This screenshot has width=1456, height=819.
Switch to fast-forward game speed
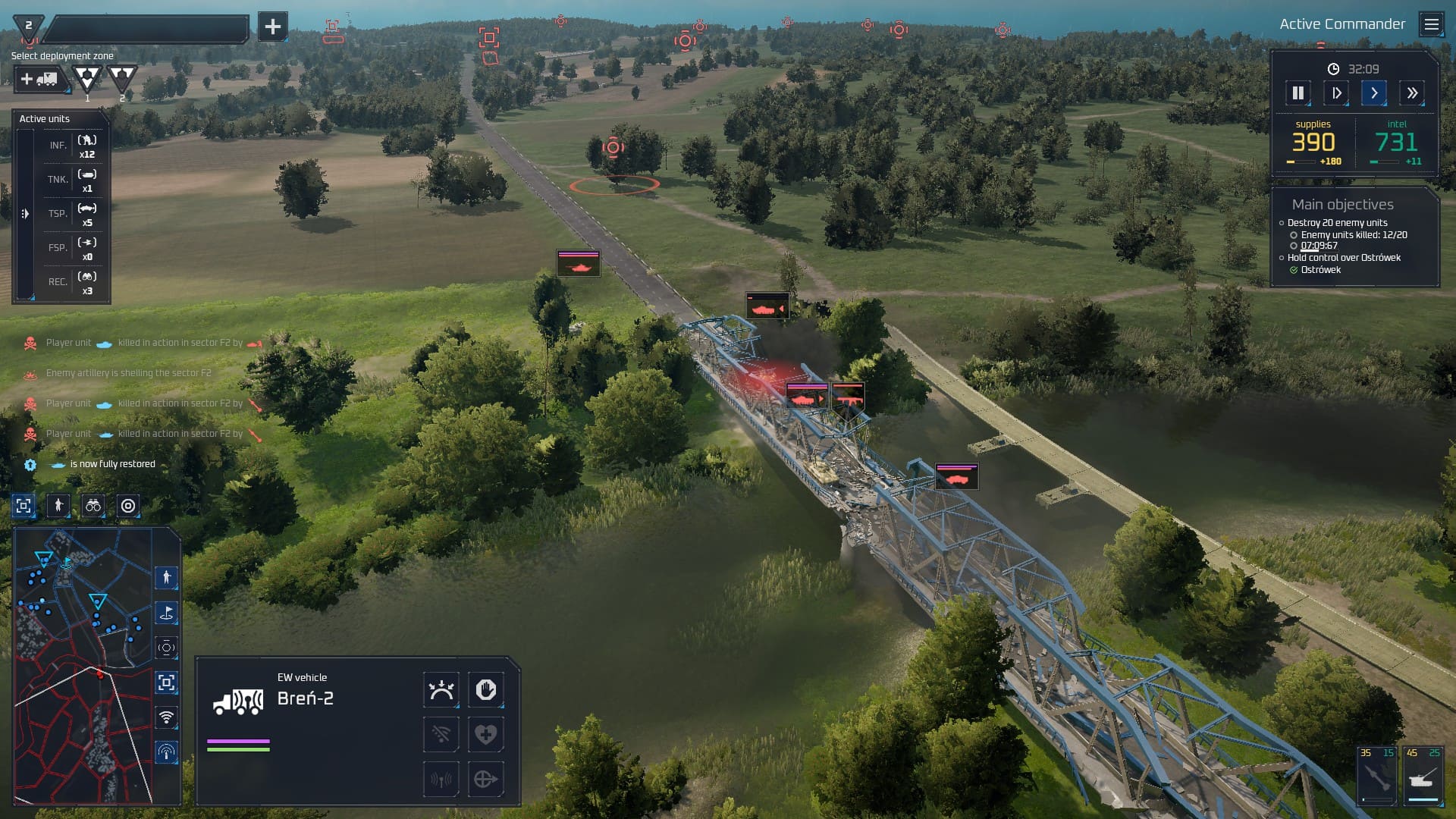pos(1411,93)
